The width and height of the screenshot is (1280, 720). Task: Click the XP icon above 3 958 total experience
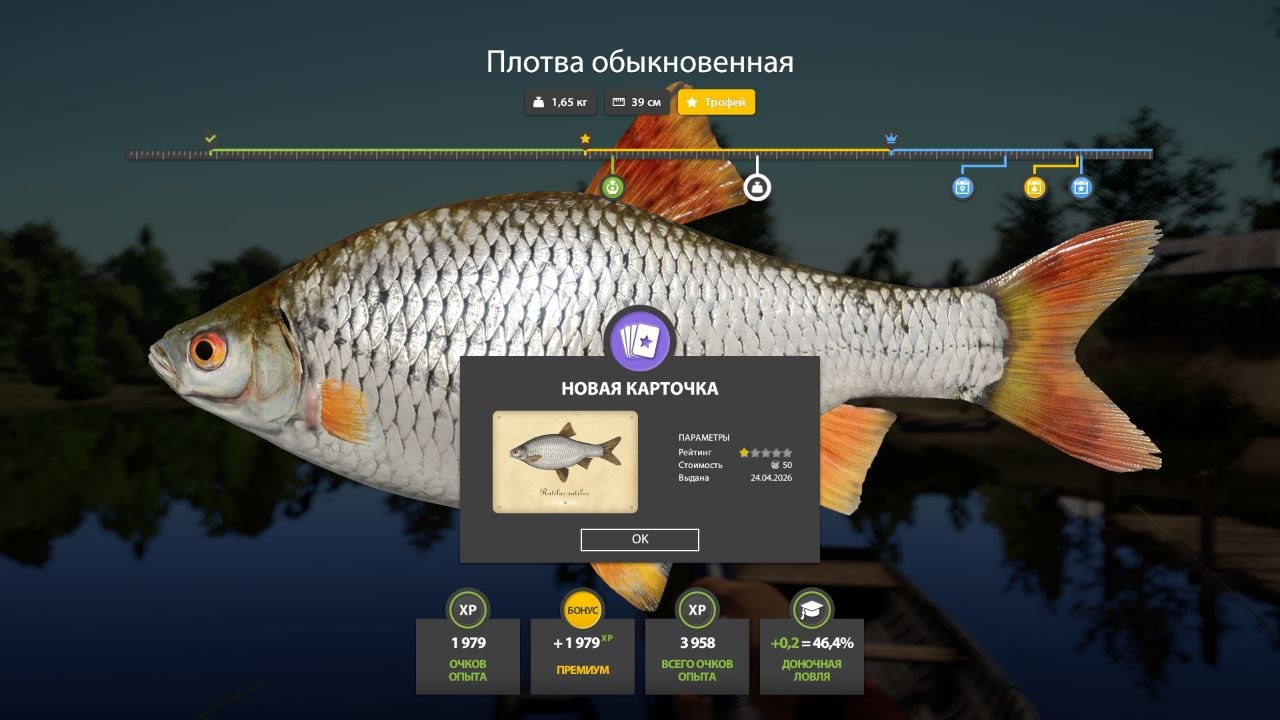tap(696, 609)
